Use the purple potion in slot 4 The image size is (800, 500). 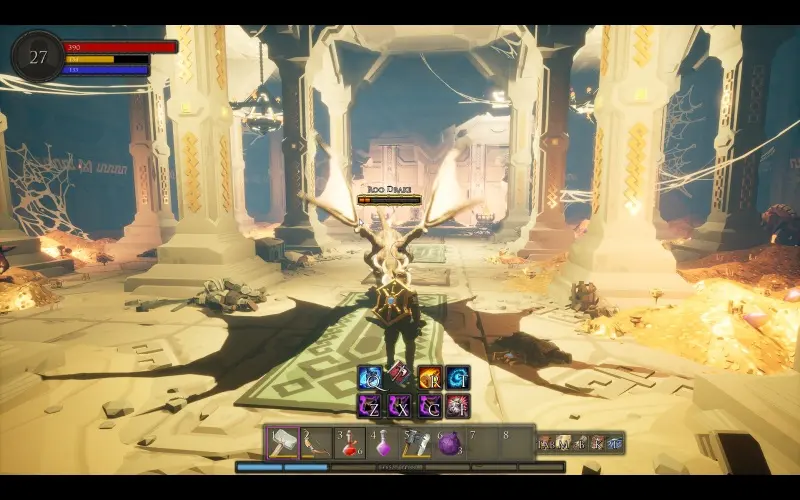click(x=383, y=442)
